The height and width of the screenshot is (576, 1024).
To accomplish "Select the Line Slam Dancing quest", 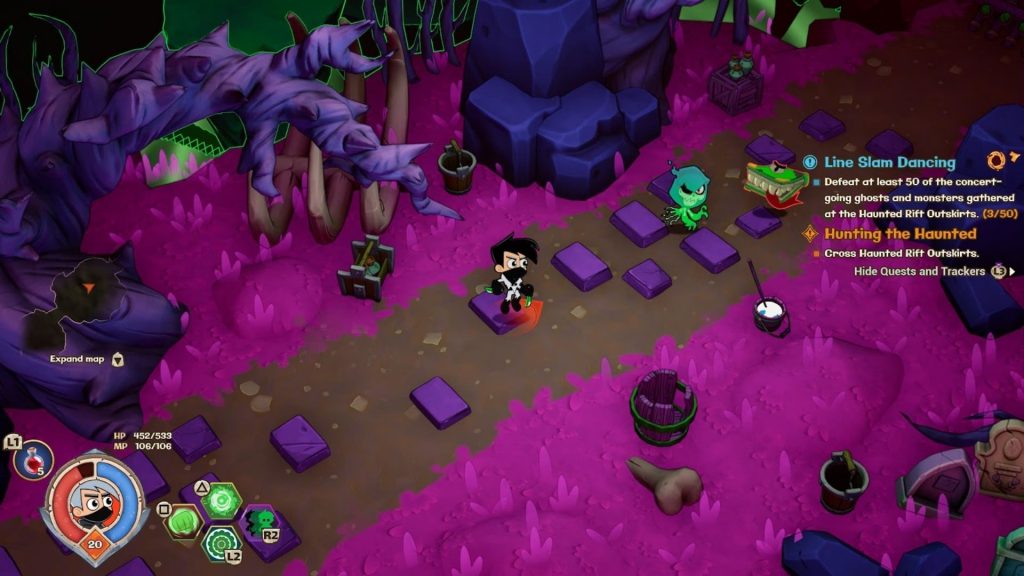I will [889, 162].
